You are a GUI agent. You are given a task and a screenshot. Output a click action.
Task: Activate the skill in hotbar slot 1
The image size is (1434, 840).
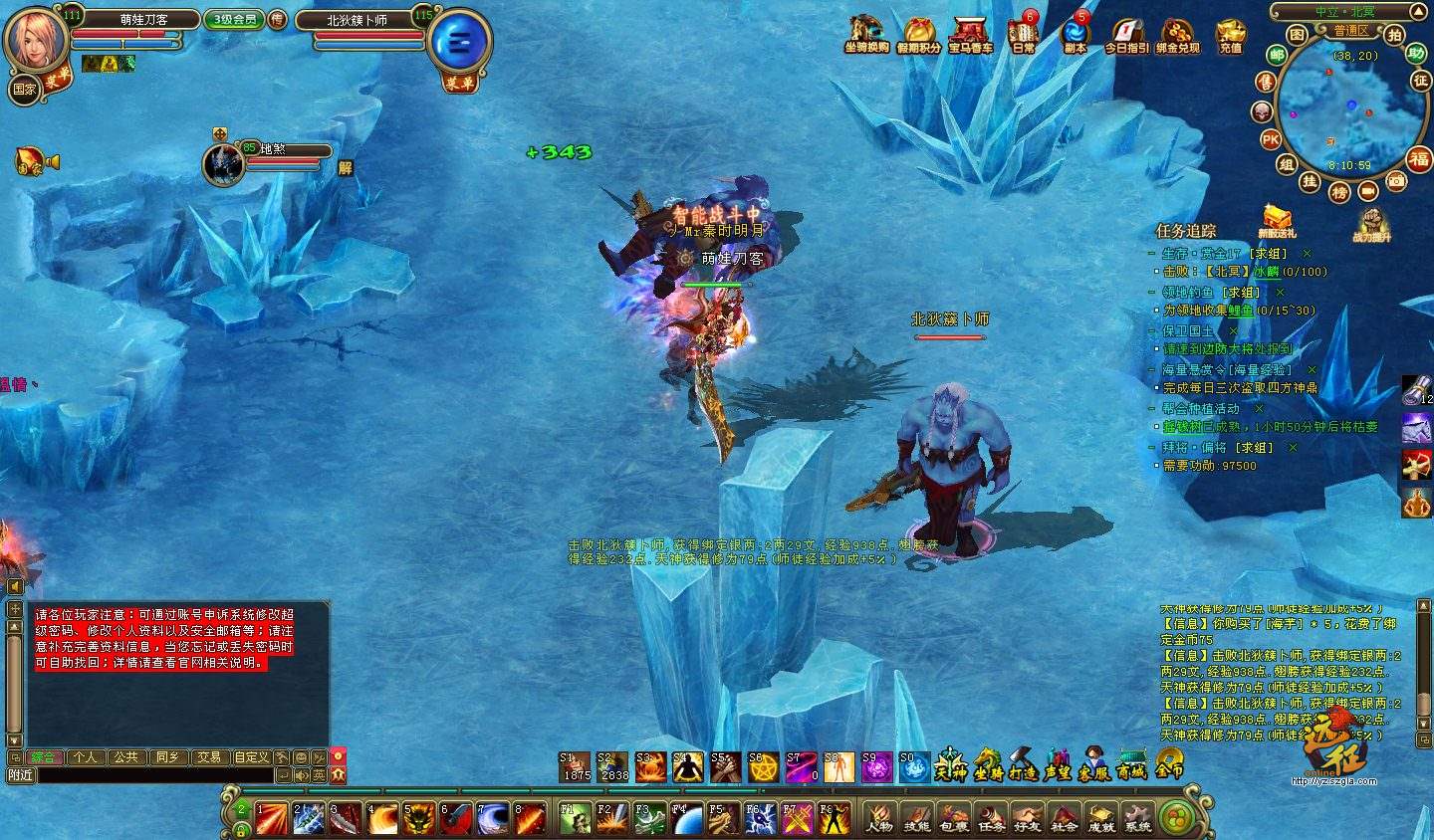[271, 818]
